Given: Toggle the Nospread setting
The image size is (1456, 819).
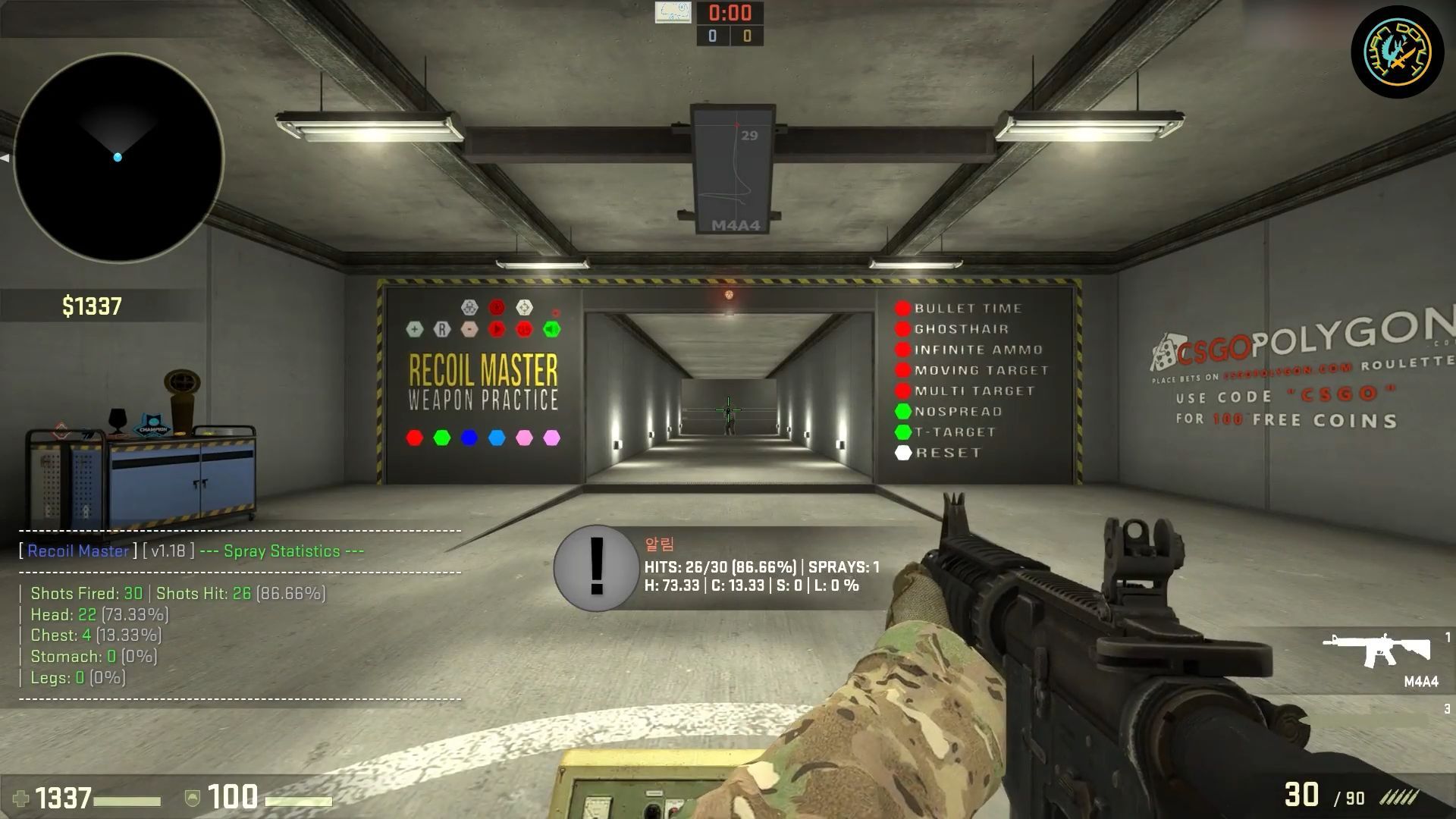Looking at the screenshot, I should [902, 411].
